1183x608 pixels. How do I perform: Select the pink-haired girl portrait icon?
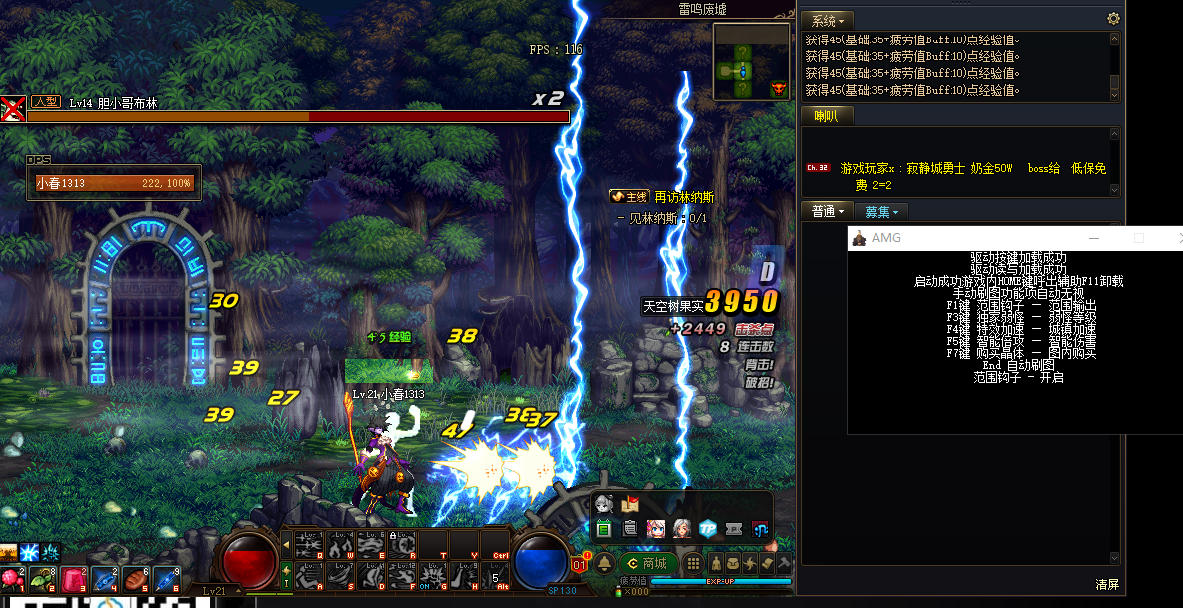pos(656,529)
